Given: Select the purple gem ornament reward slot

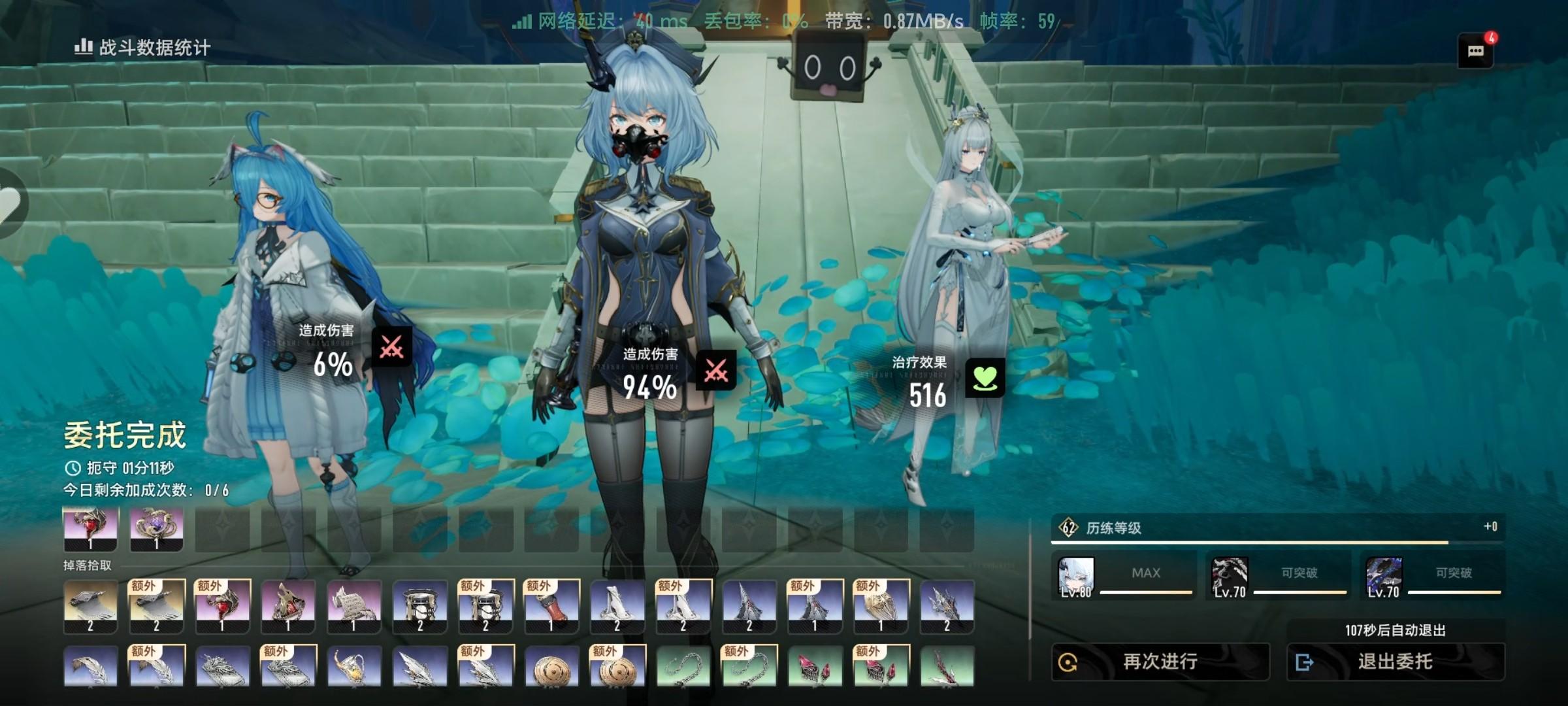Looking at the screenshot, I should pyautogui.click(x=157, y=529).
